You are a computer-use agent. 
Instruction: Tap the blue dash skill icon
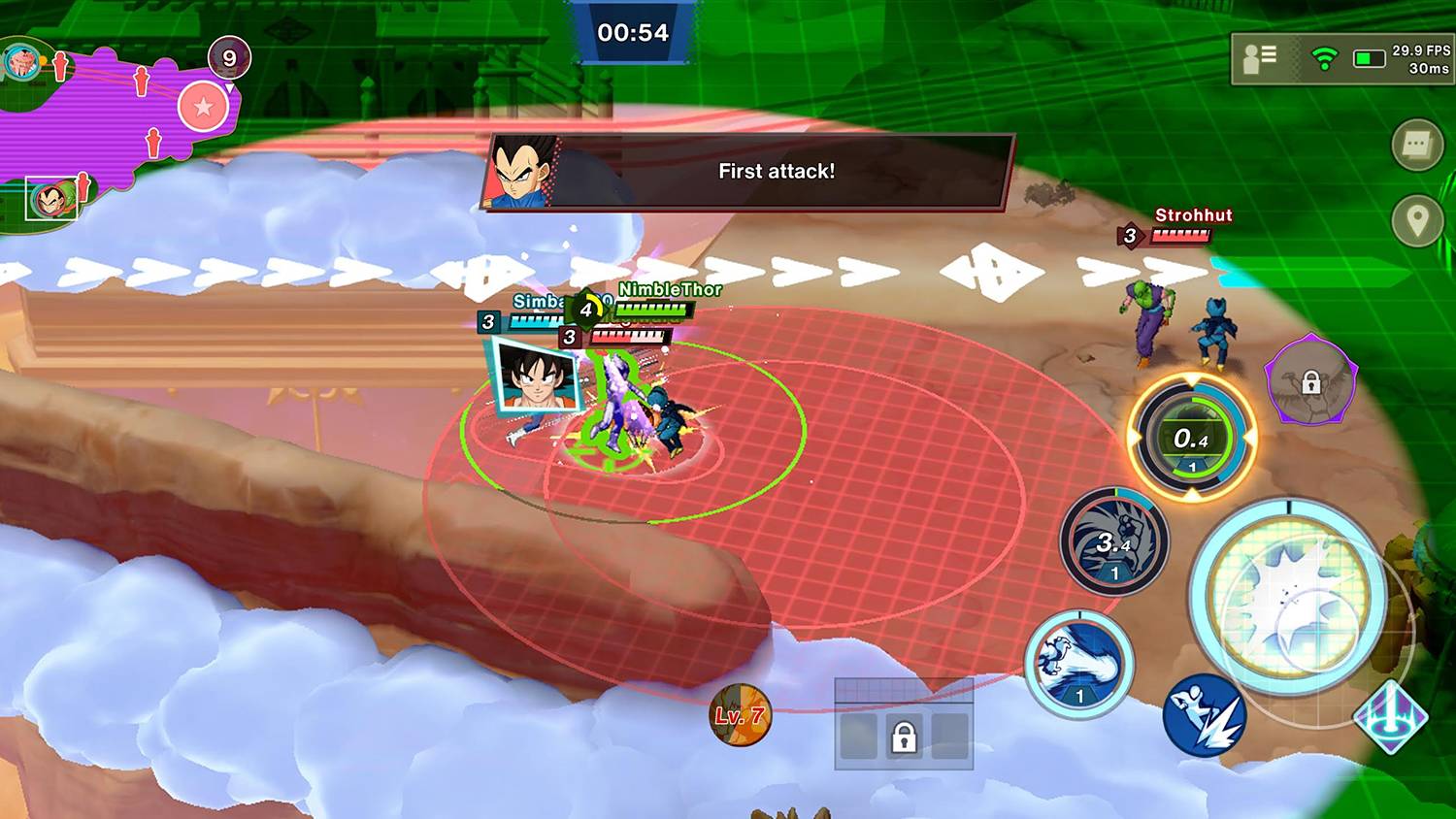point(1204,718)
